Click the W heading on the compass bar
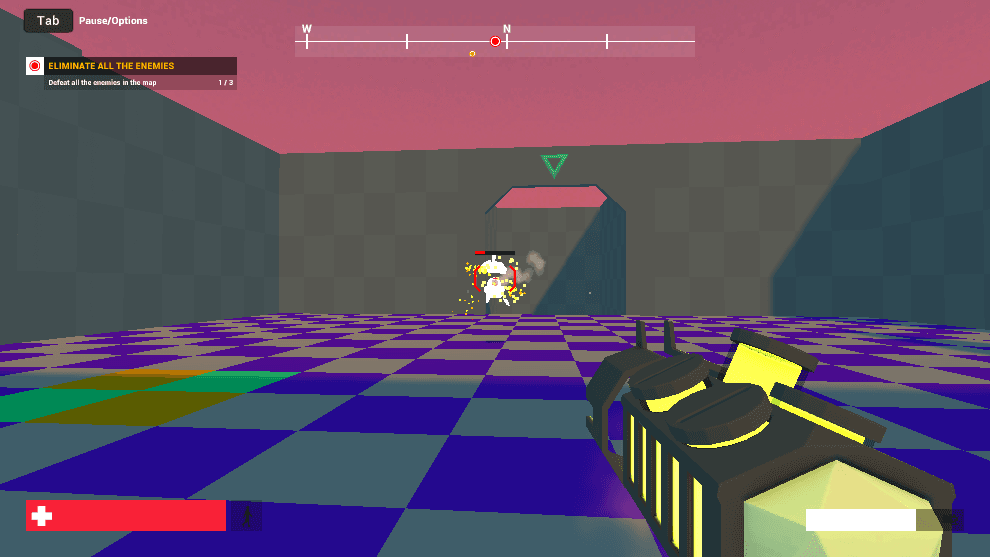Image resolution: width=990 pixels, height=557 pixels. [x=306, y=30]
